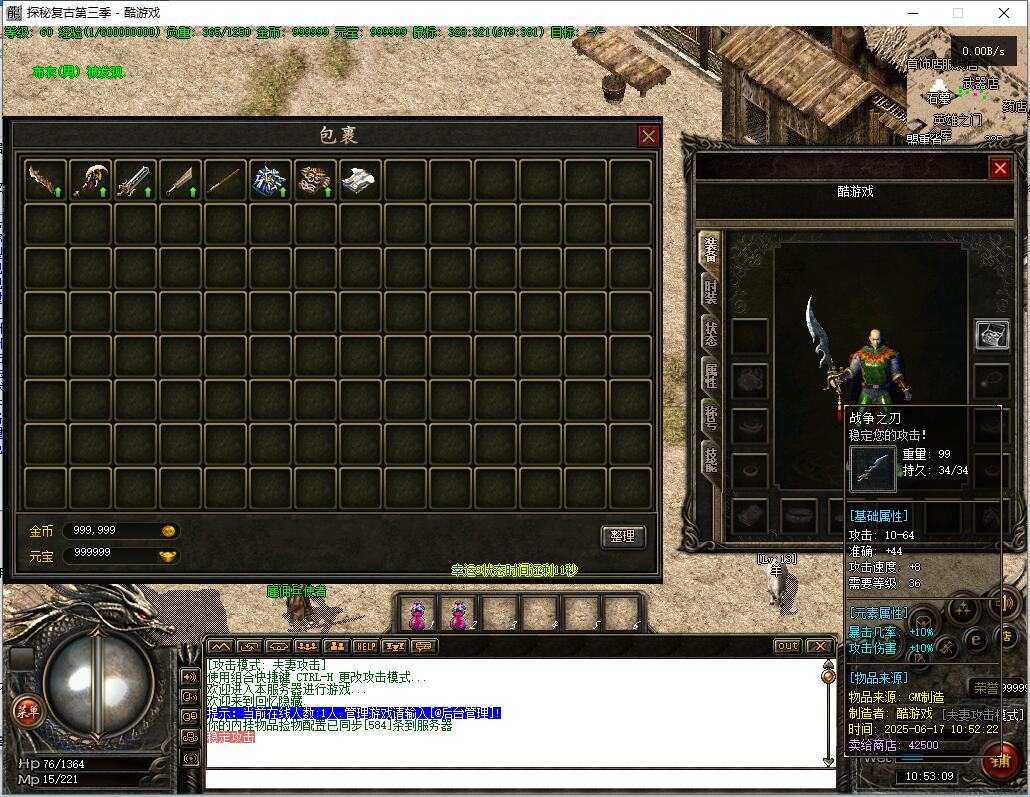Click the HELP button above chat
1030x797 pixels.
(365, 646)
